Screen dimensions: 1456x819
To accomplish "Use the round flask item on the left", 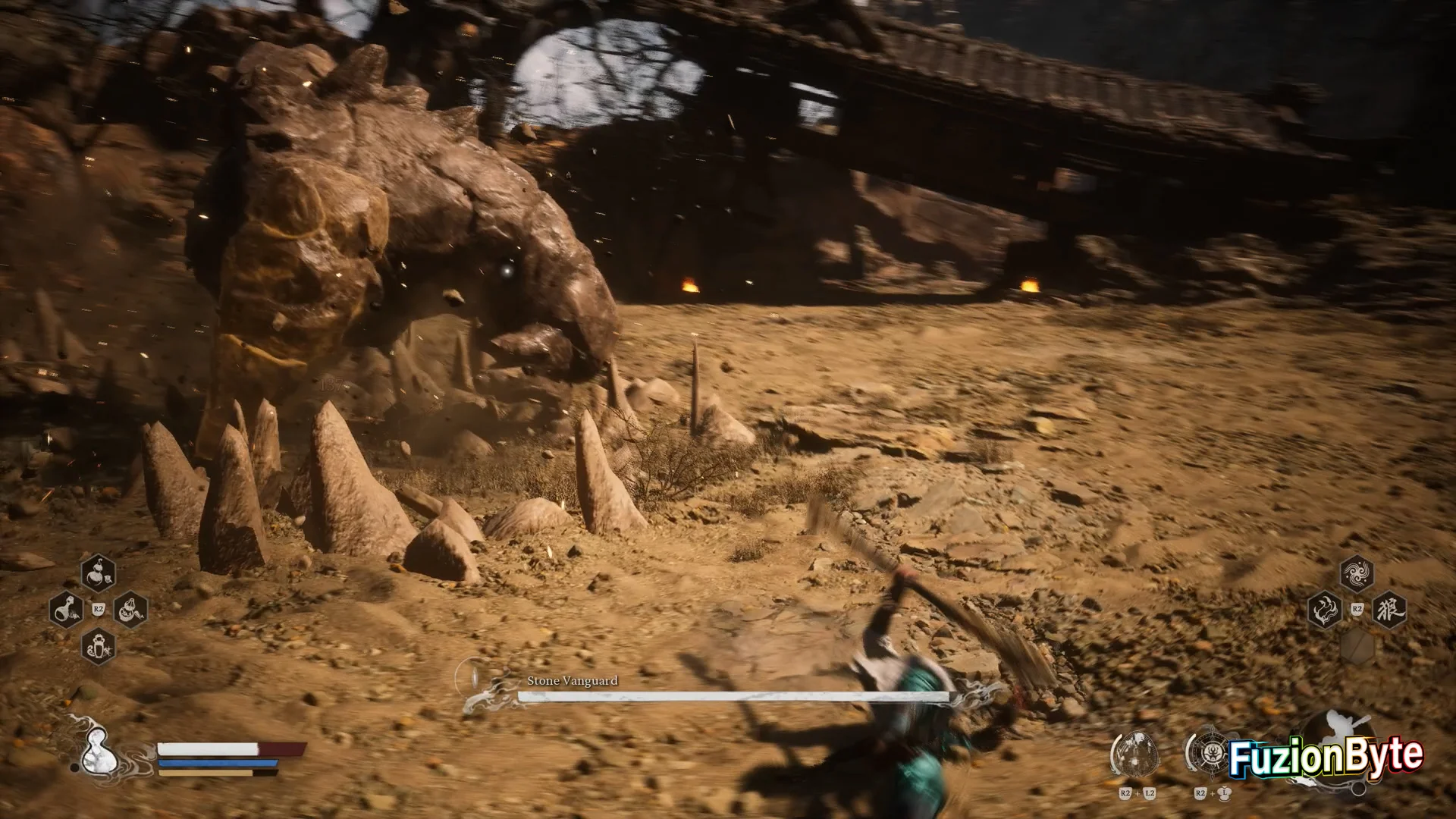I will coord(66,609).
